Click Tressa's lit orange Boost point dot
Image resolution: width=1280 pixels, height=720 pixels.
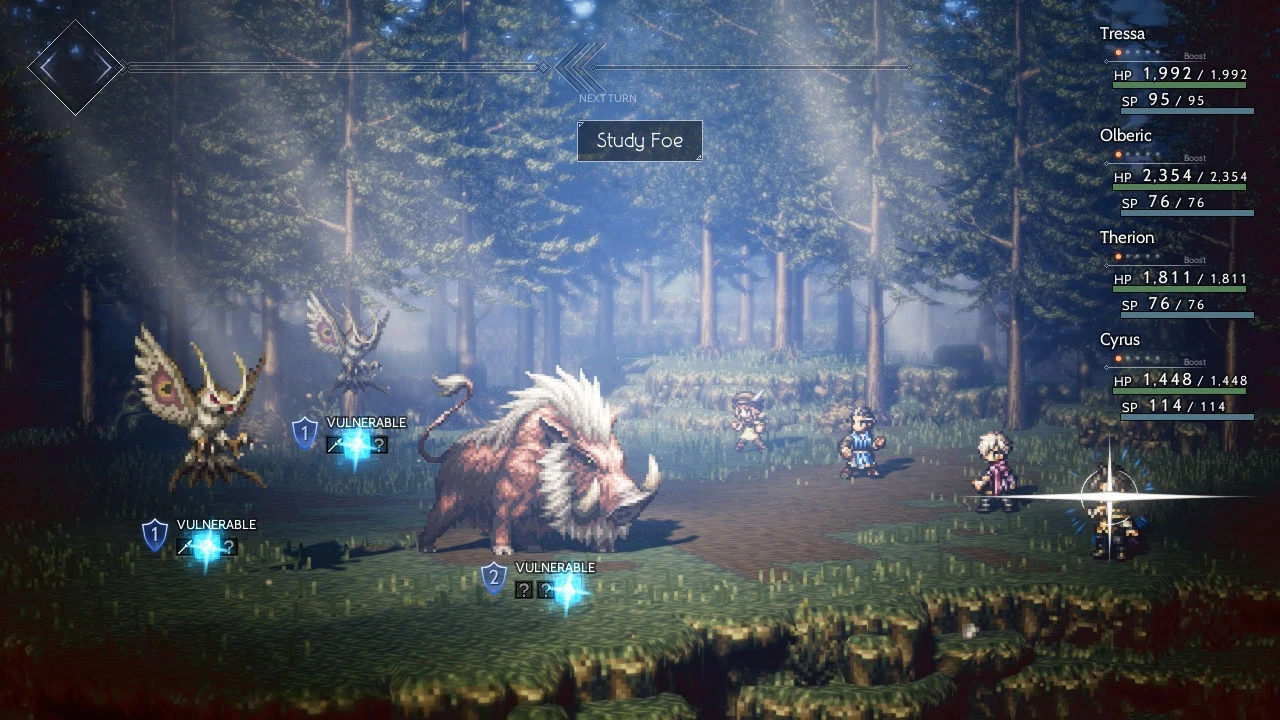(1119, 53)
